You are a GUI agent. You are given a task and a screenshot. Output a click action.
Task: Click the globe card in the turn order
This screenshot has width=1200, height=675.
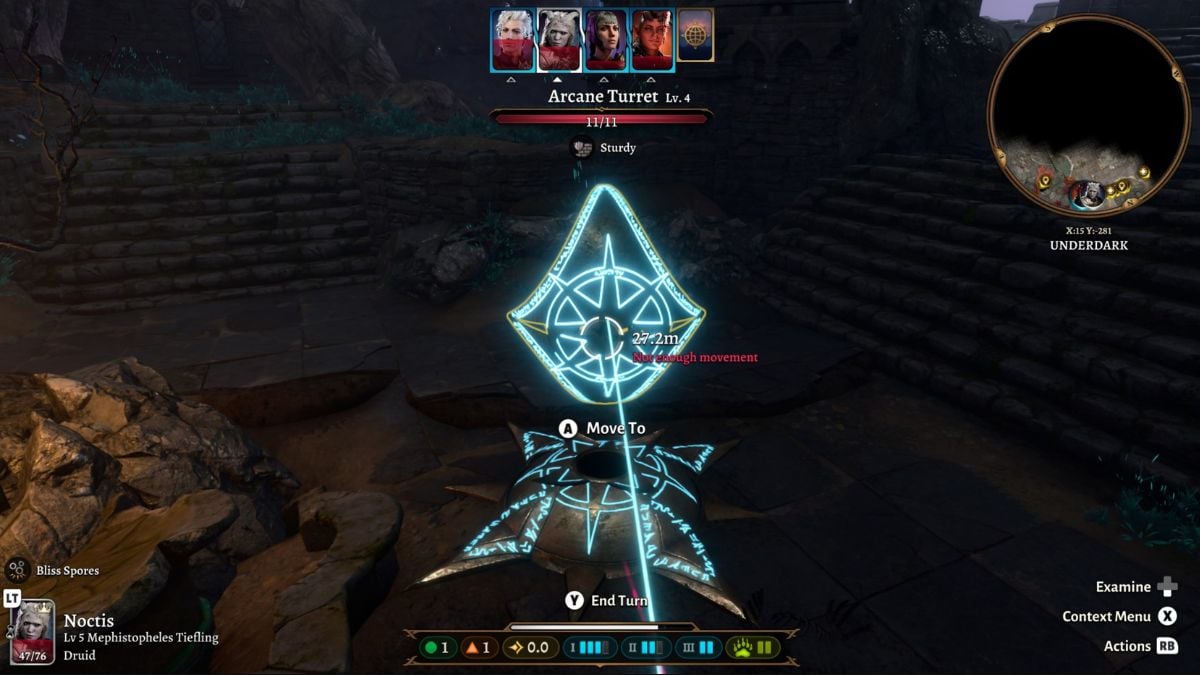pos(695,35)
